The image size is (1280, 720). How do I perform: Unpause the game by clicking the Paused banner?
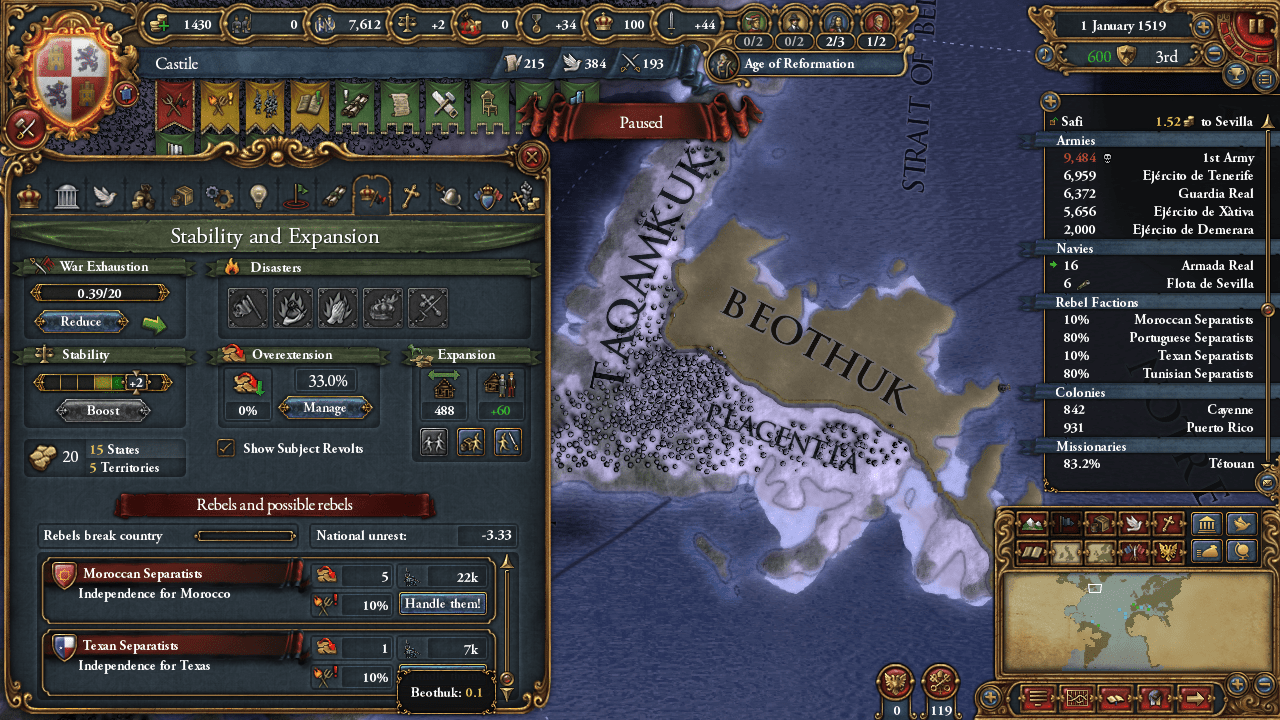click(x=639, y=122)
